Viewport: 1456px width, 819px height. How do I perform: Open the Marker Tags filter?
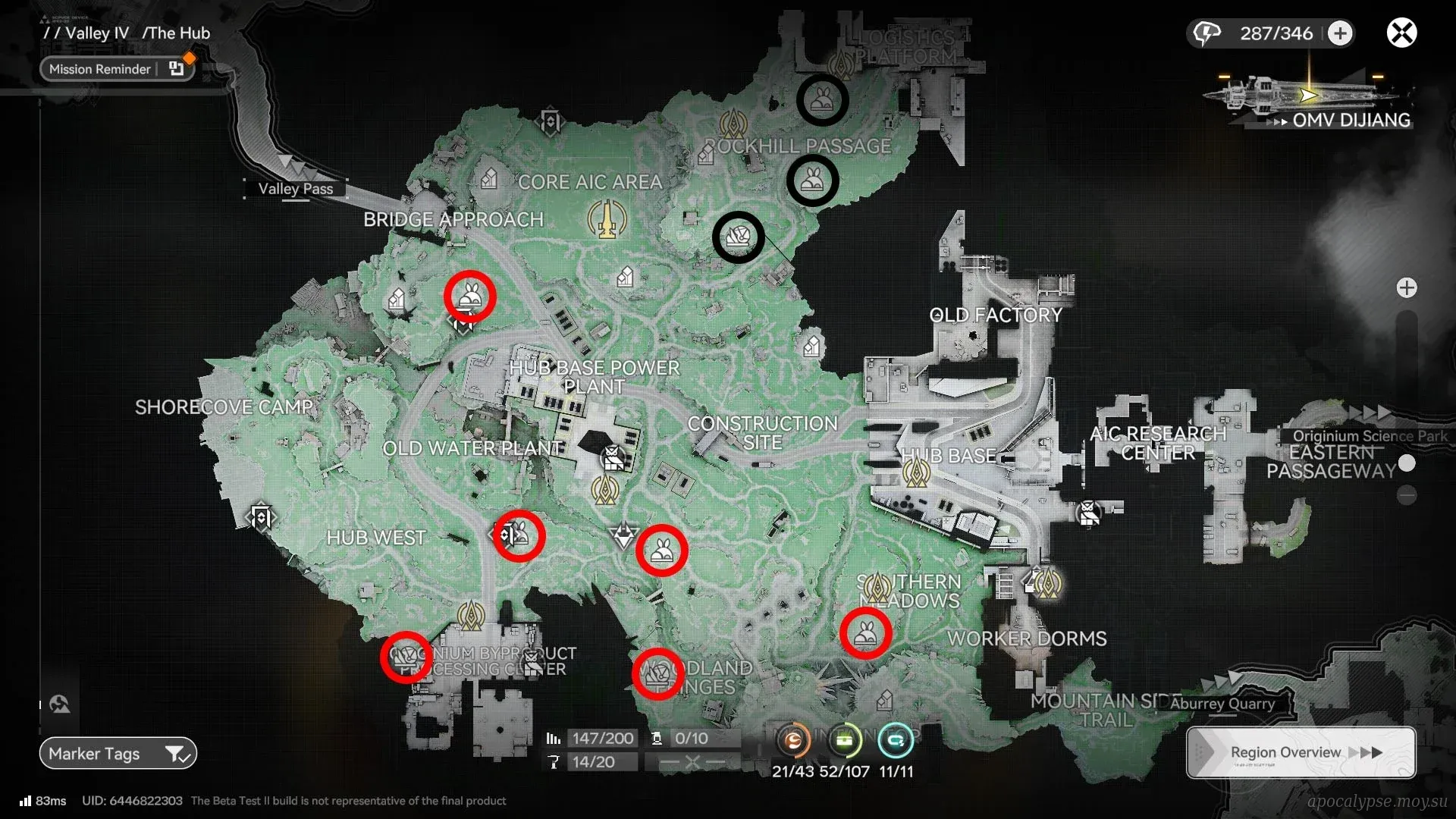click(x=118, y=753)
